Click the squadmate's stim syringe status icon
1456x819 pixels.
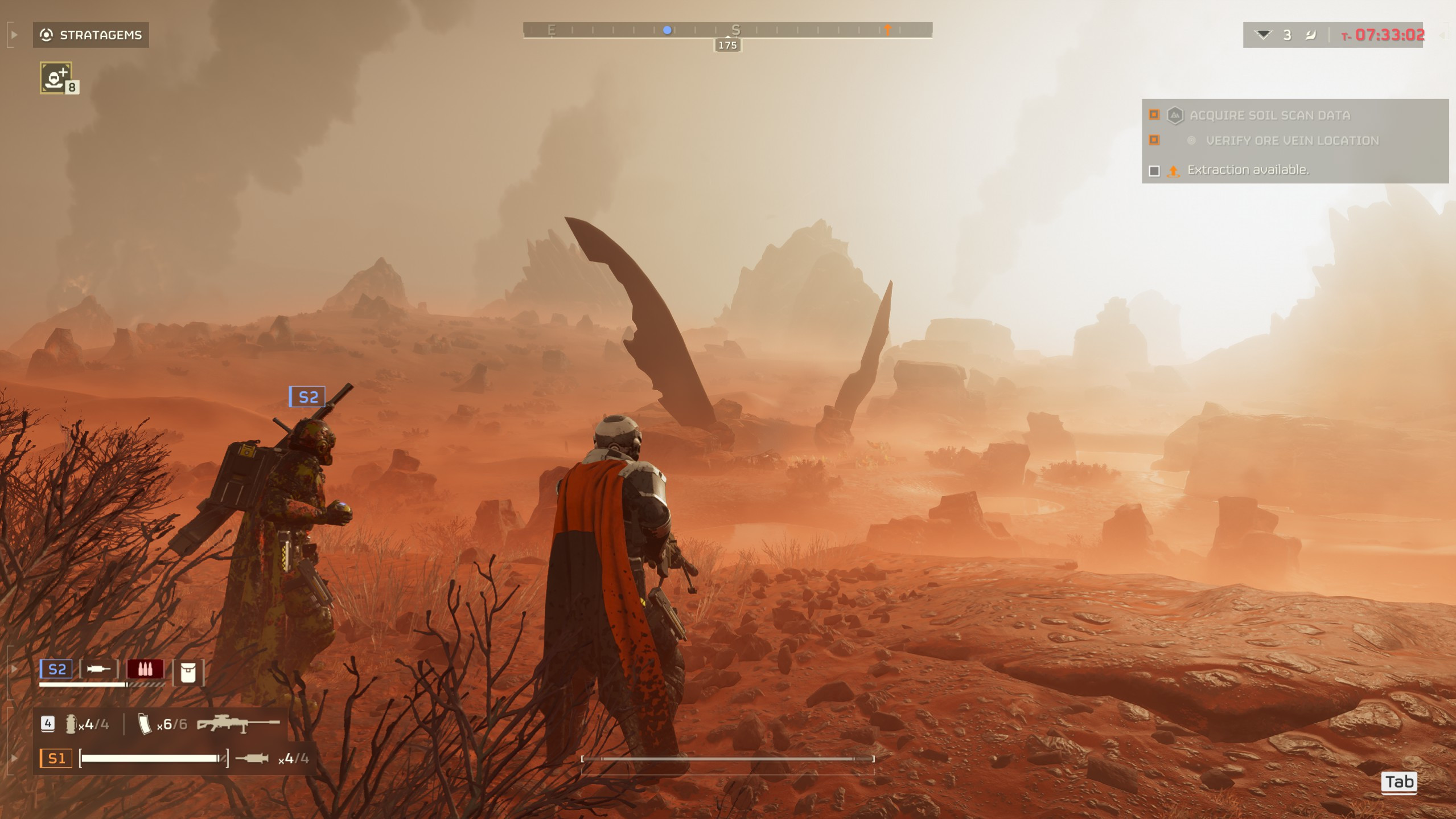click(x=98, y=669)
